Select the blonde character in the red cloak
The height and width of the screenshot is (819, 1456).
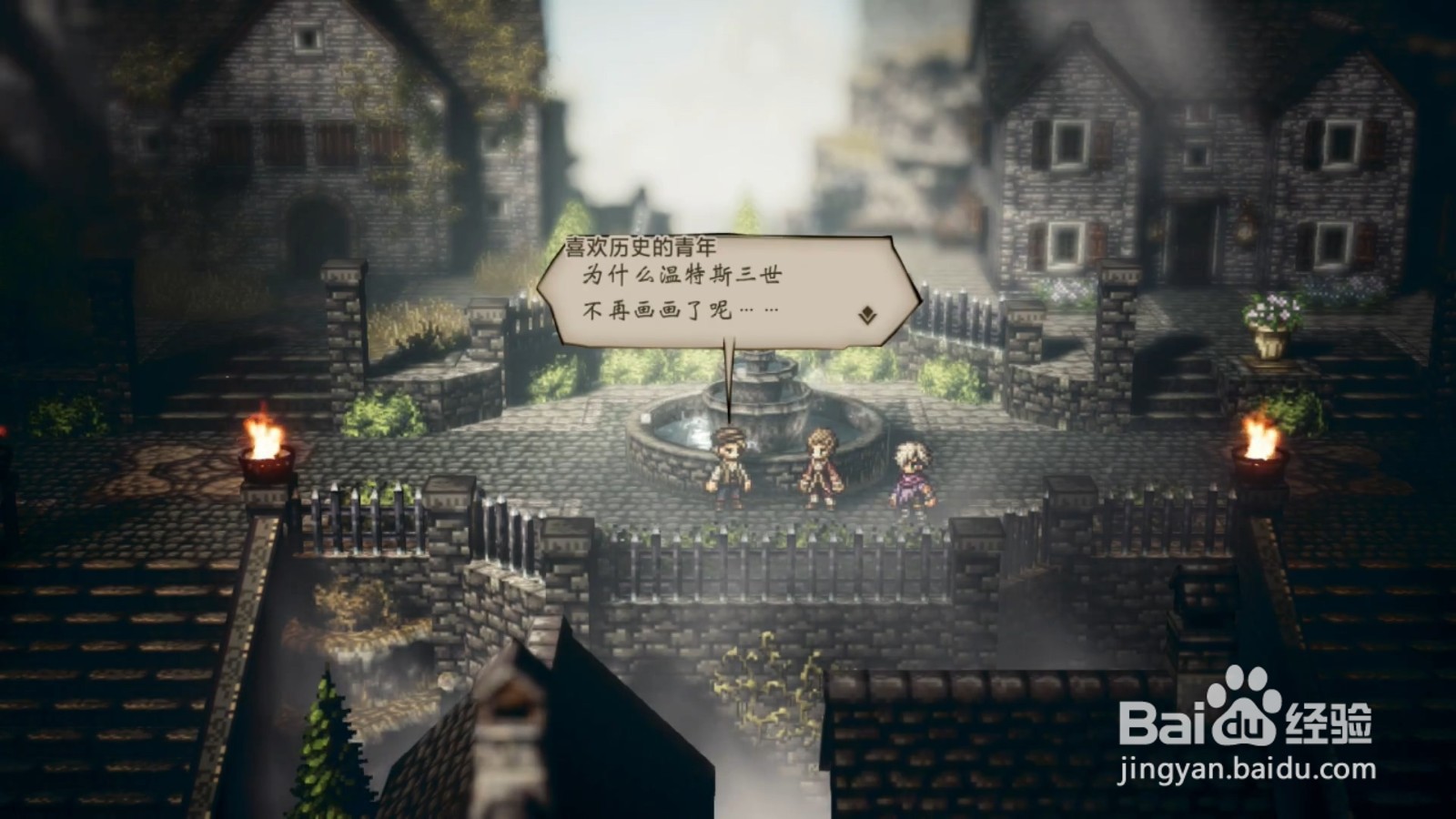824,464
